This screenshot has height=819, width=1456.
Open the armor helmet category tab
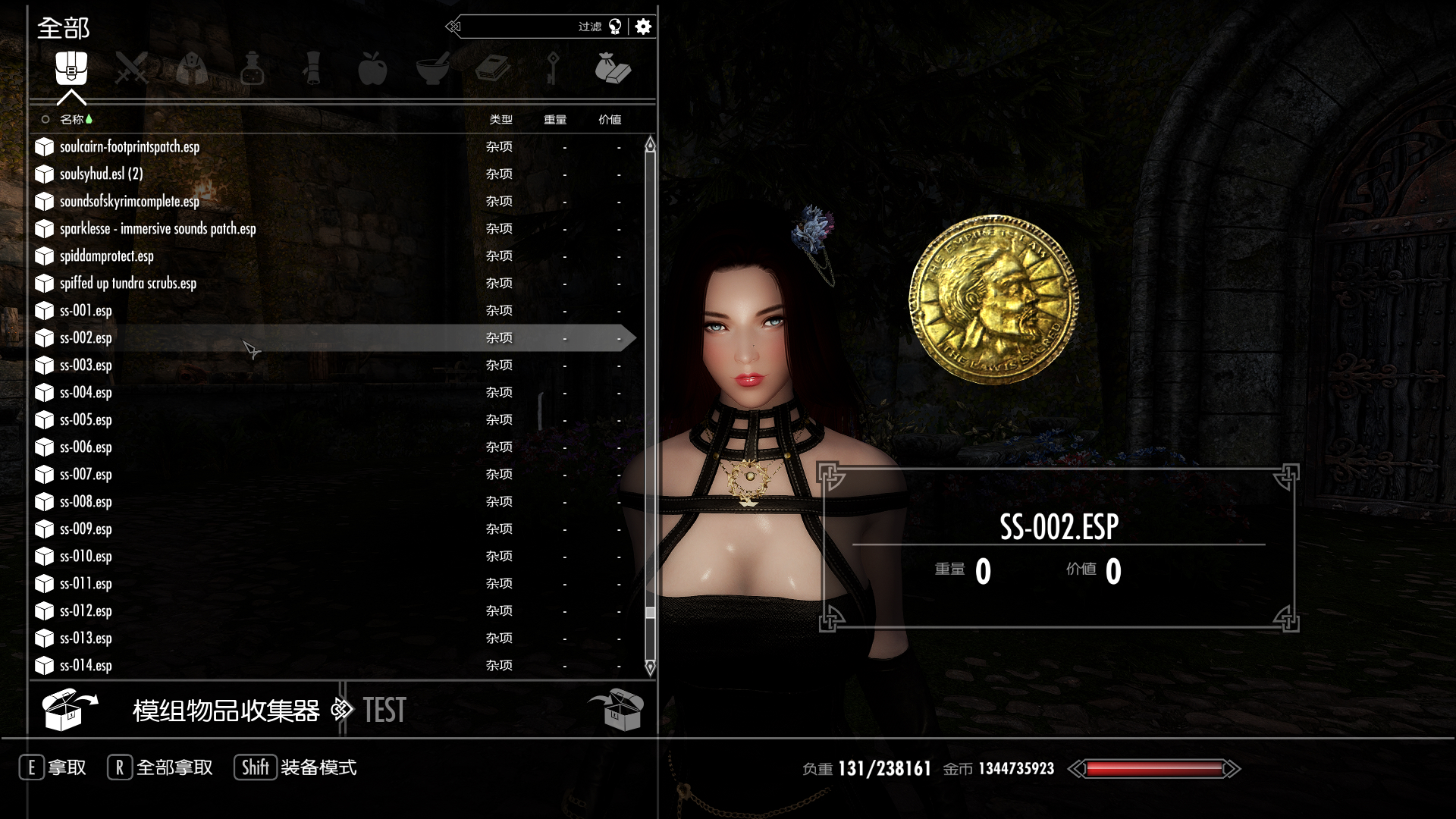pyautogui.click(x=192, y=69)
